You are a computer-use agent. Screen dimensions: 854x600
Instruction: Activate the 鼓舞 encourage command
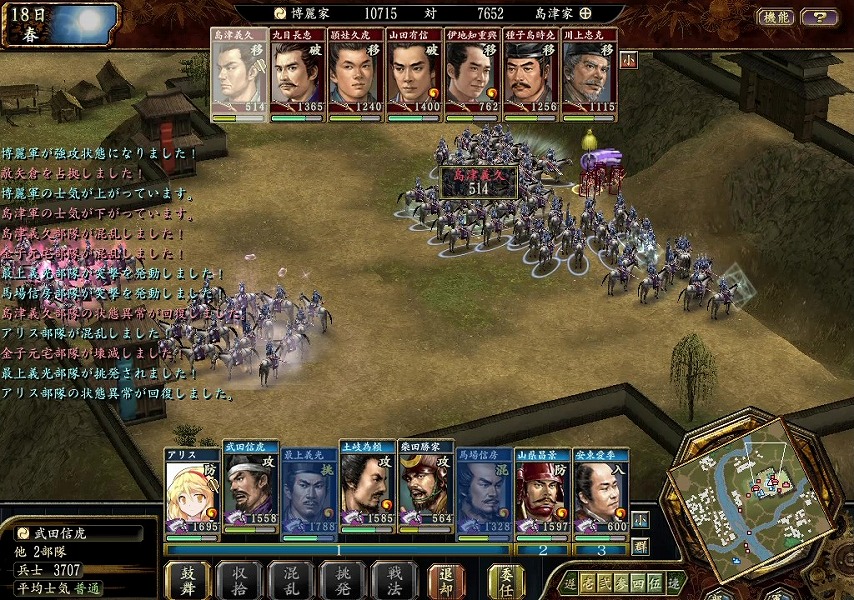(x=187, y=580)
